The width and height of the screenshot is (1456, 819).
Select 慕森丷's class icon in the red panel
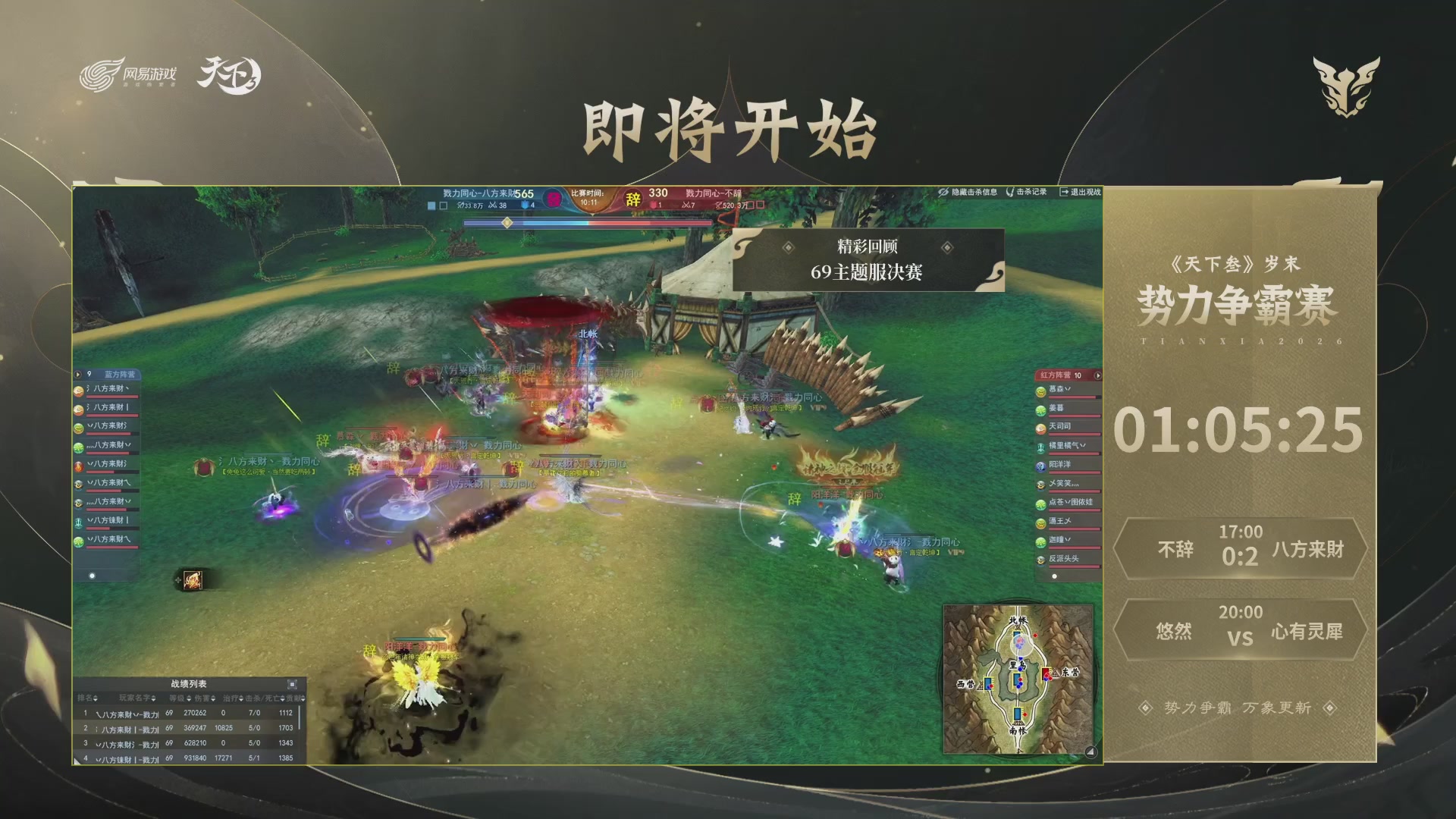(1040, 393)
